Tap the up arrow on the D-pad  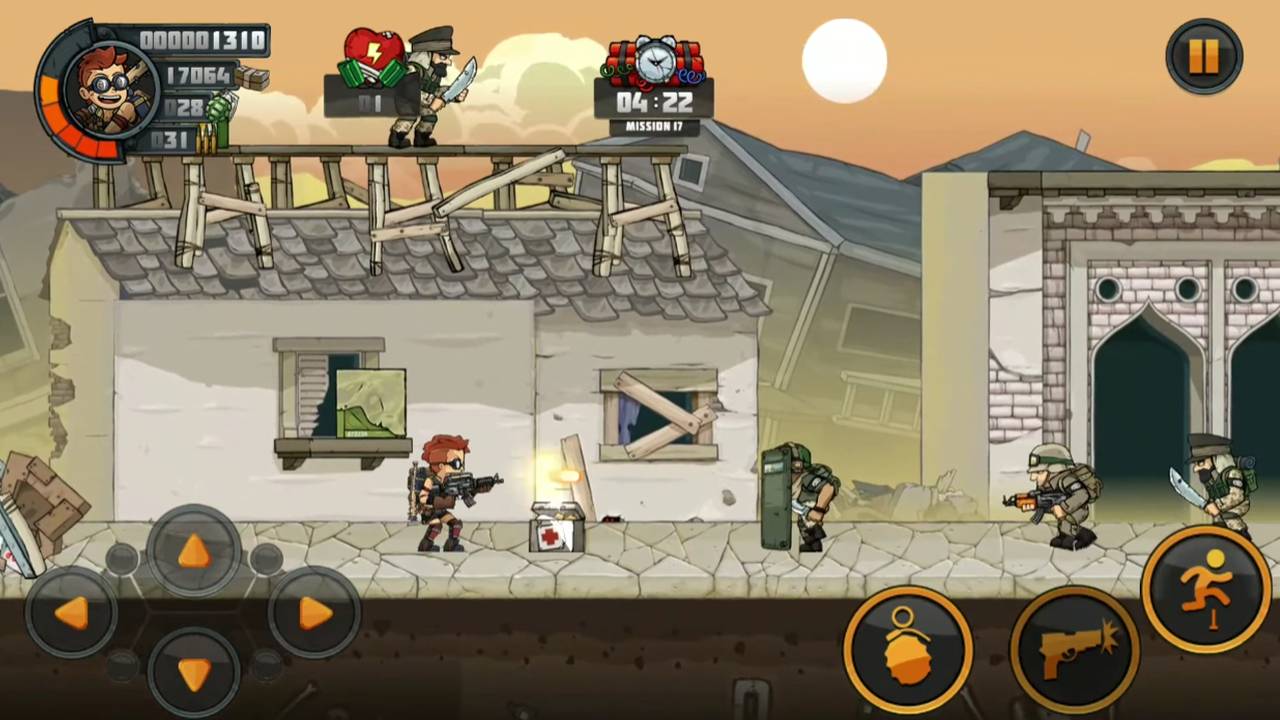pyautogui.click(x=193, y=551)
